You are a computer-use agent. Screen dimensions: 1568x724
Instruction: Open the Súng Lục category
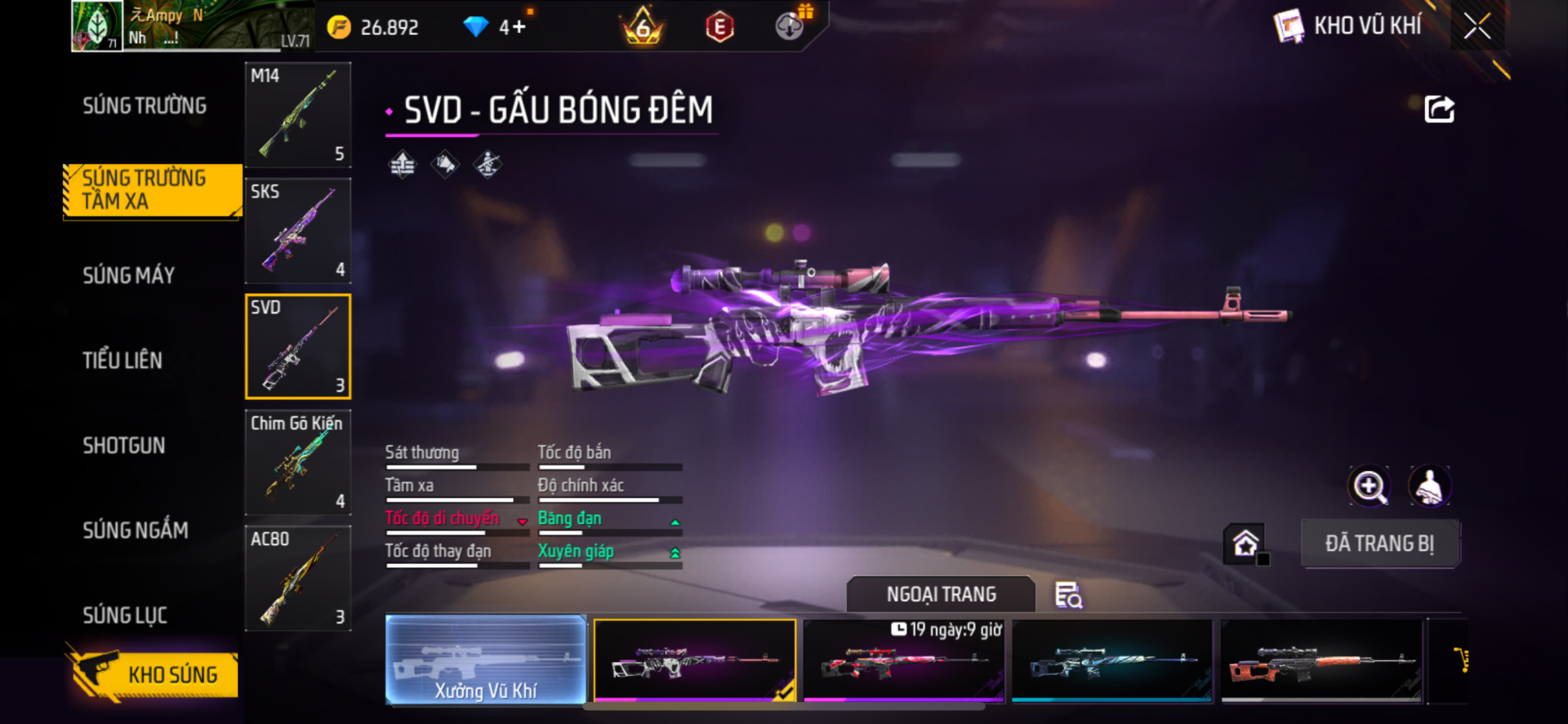click(x=125, y=615)
